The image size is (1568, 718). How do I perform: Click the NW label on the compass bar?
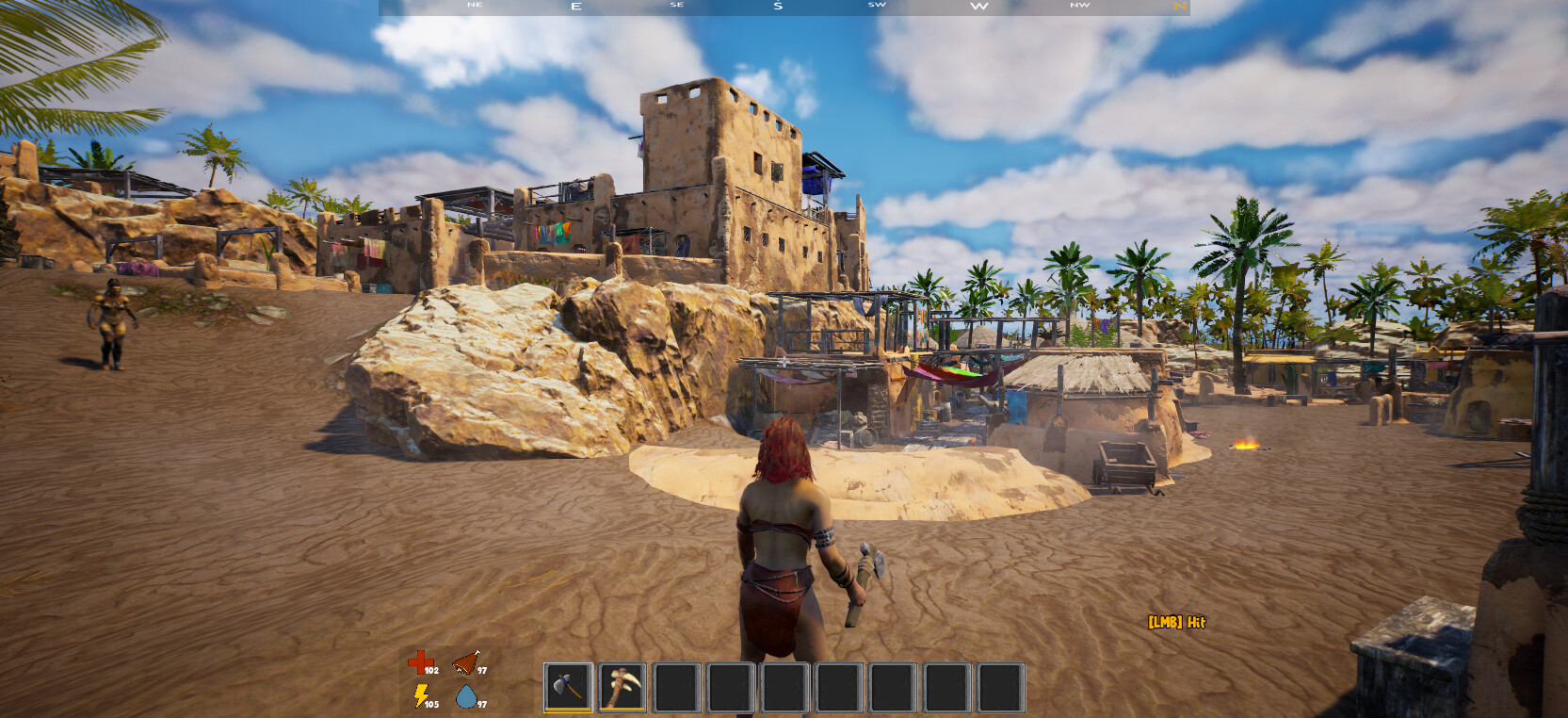tap(1079, 5)
